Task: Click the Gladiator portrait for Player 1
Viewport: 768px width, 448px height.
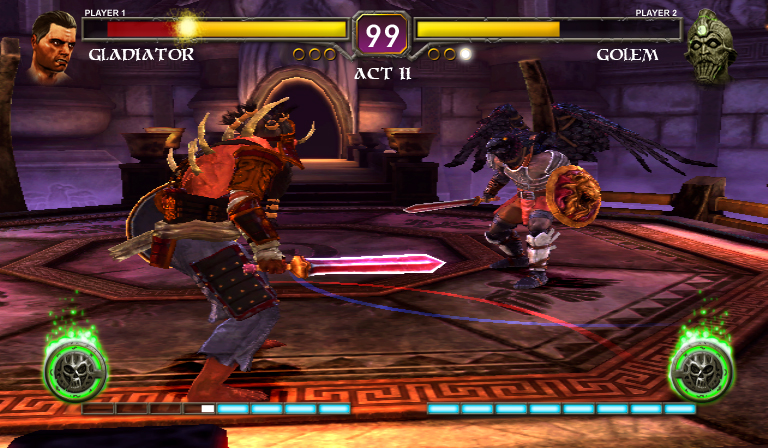Action: 53,46
